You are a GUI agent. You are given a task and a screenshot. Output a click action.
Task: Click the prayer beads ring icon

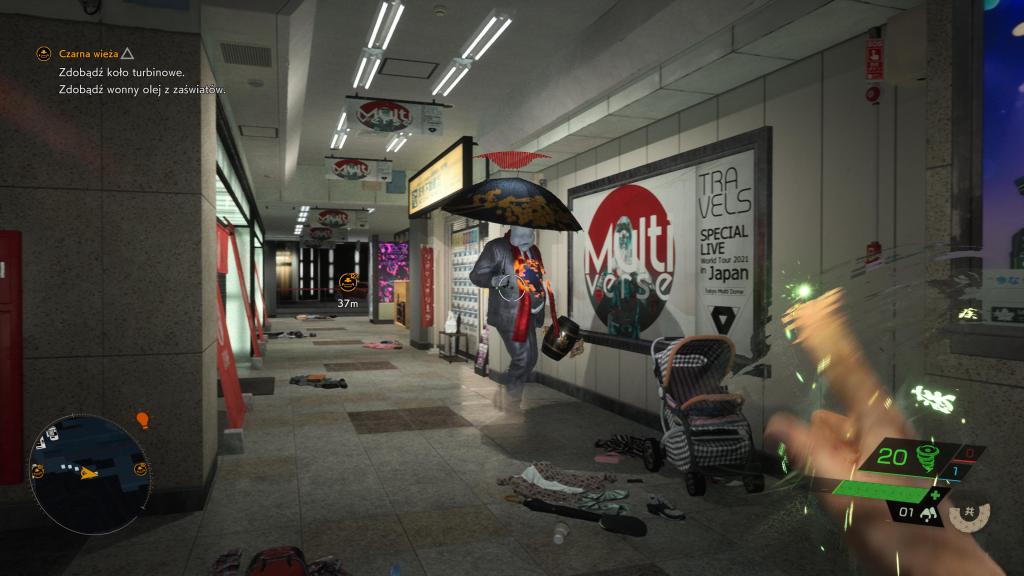[968, 516]
